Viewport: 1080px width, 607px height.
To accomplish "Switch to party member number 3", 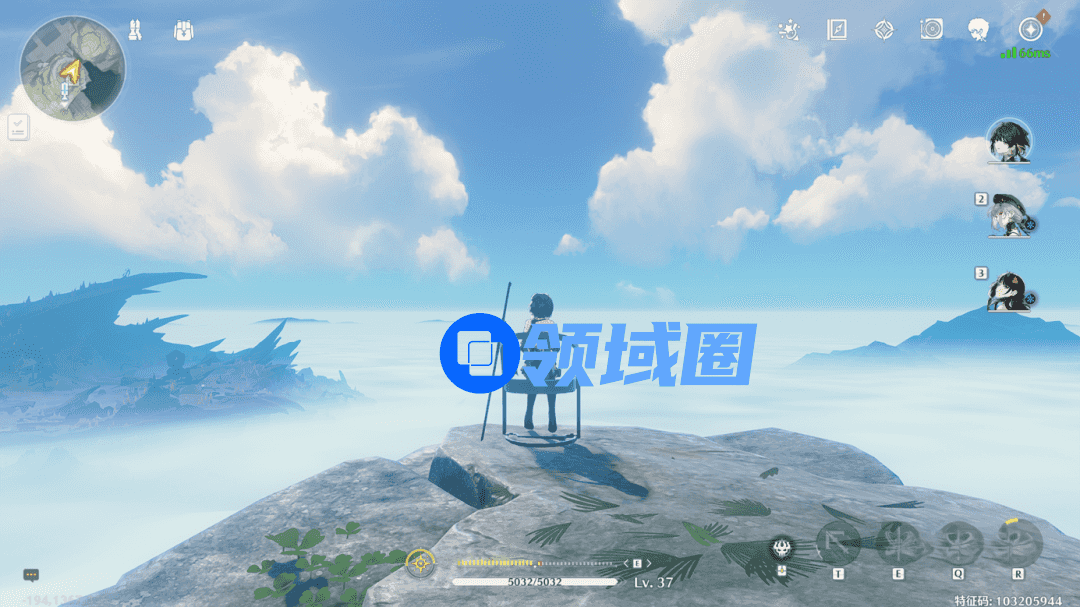I will (1008, 291).
